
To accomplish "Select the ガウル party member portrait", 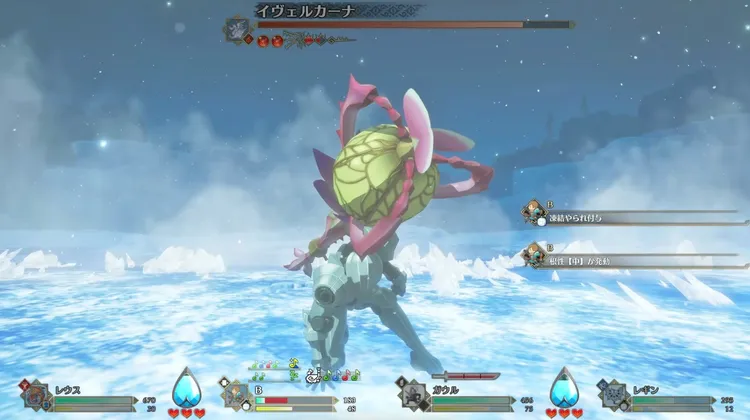I will 413,394.
